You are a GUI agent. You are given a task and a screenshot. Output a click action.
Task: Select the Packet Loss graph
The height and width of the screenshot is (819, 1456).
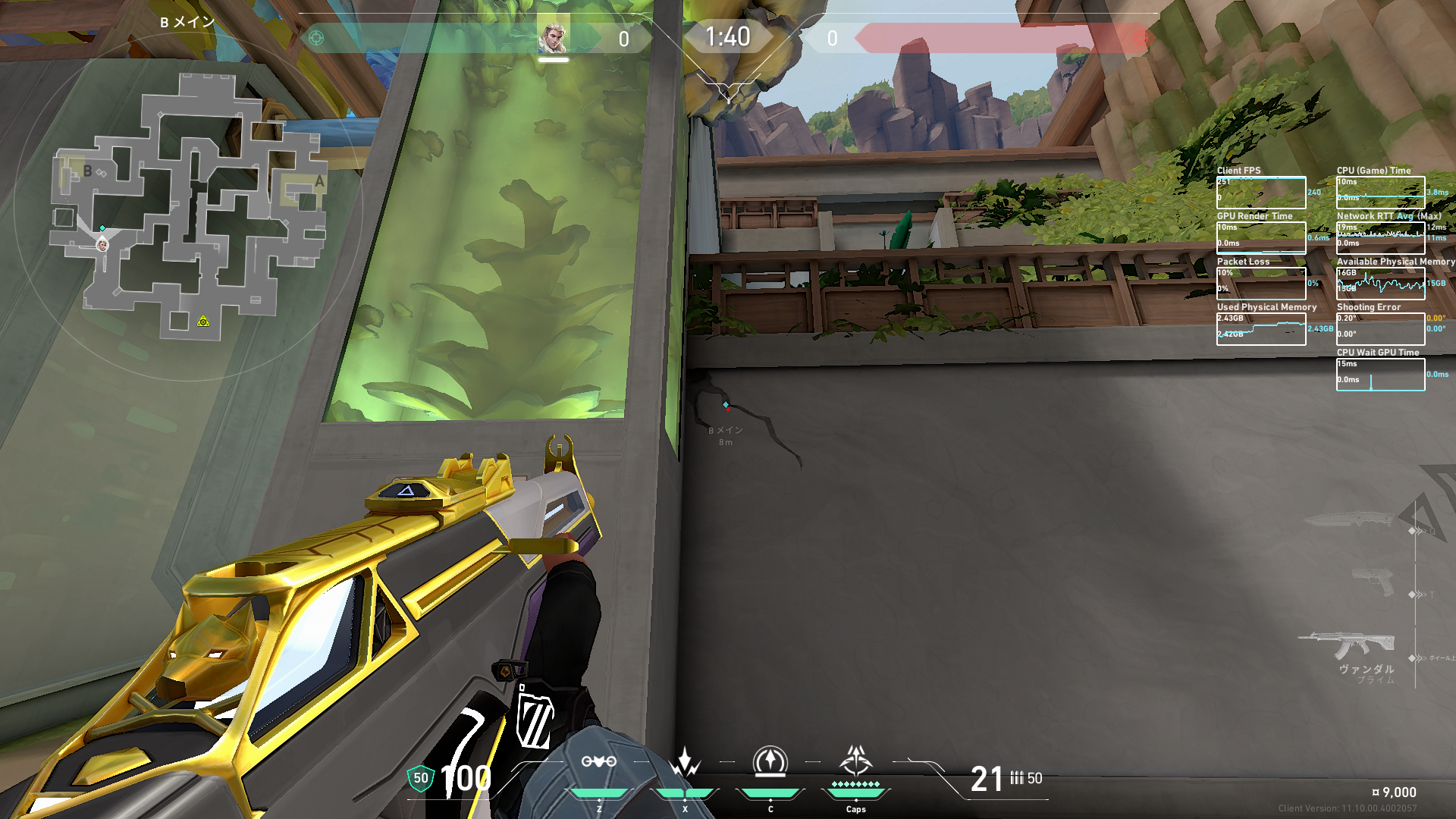click(1261, 284)
